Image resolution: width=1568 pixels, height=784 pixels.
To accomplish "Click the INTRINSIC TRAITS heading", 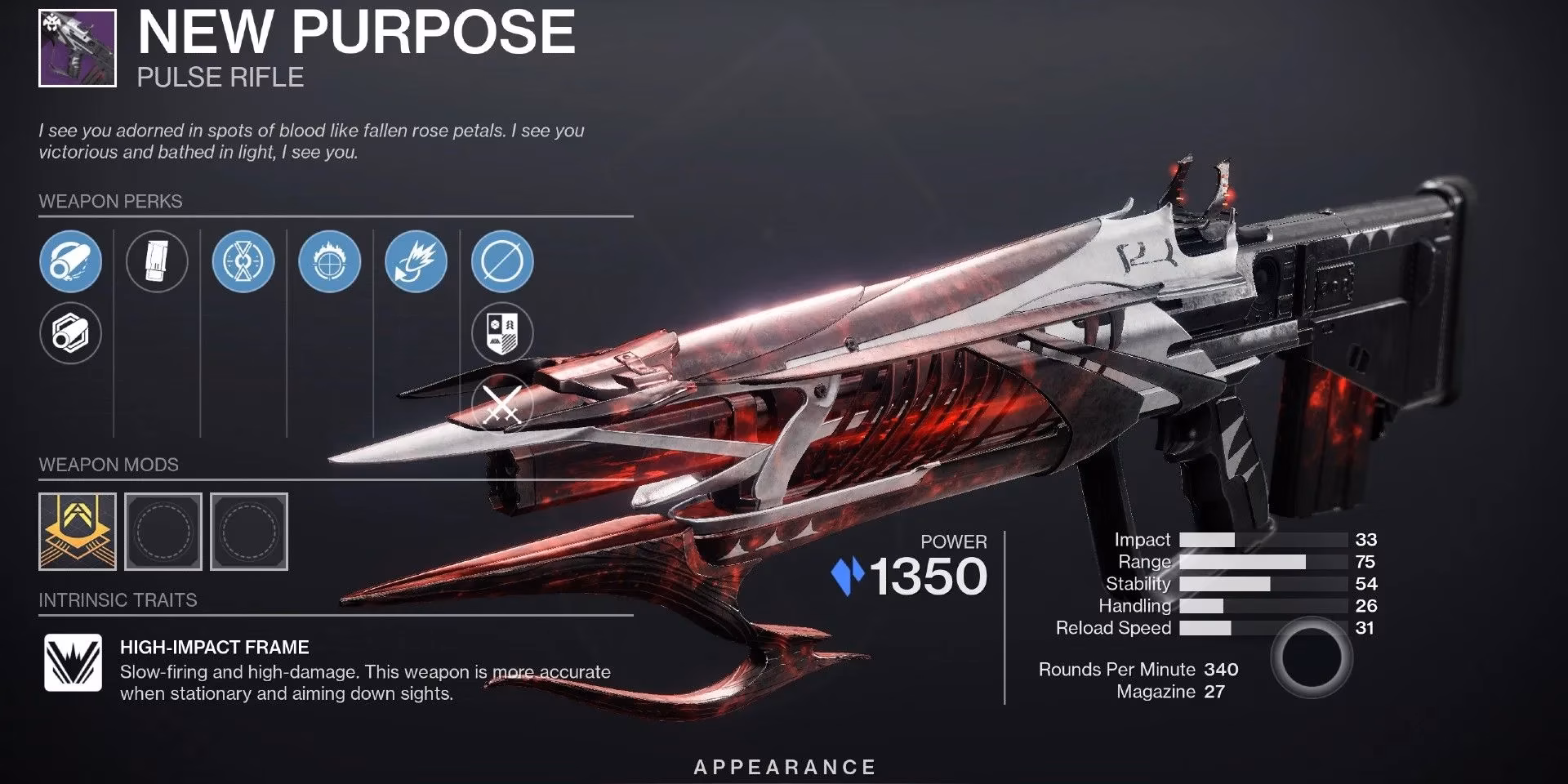I will 118,600.
